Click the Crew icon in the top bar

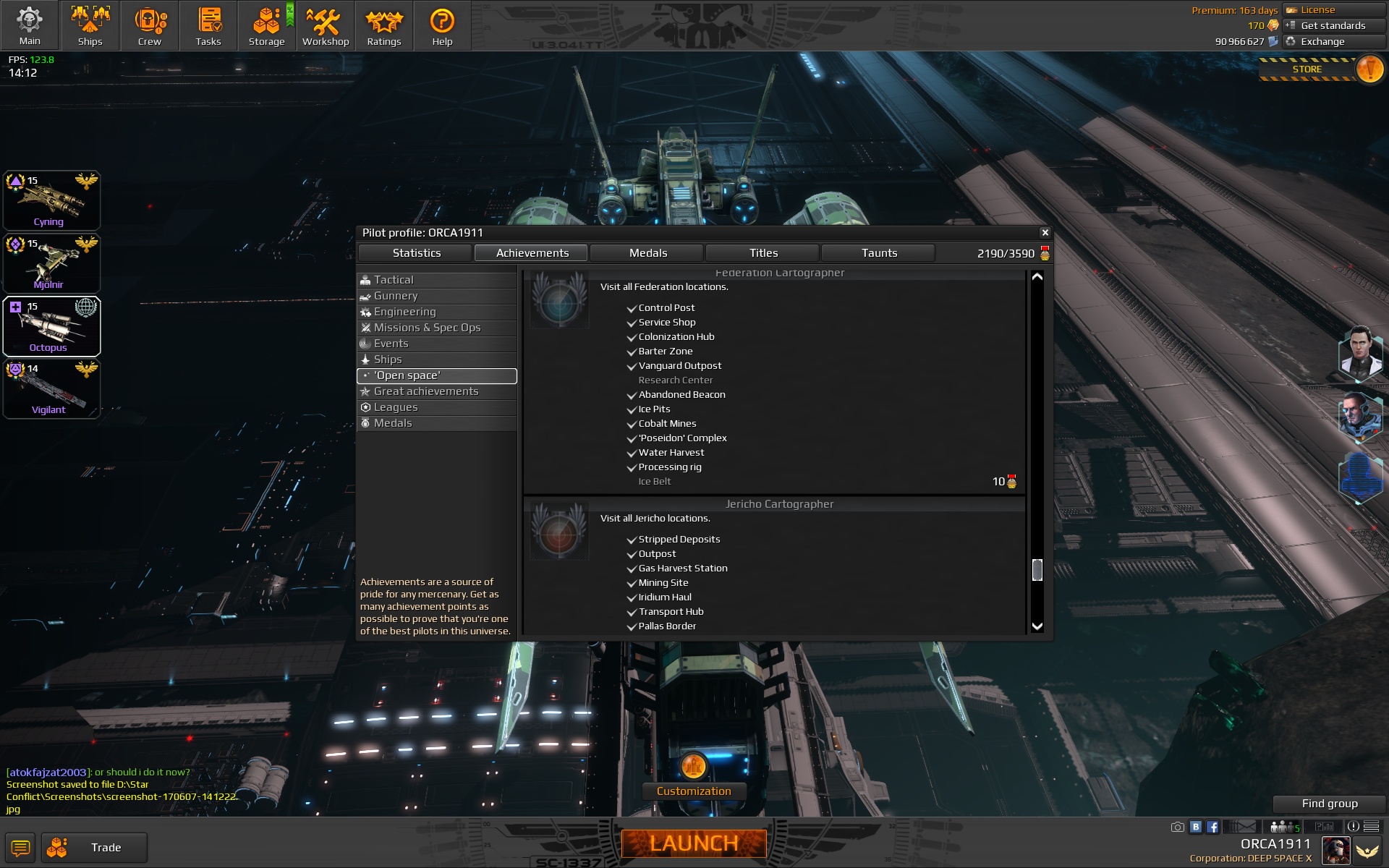(150, 22)
